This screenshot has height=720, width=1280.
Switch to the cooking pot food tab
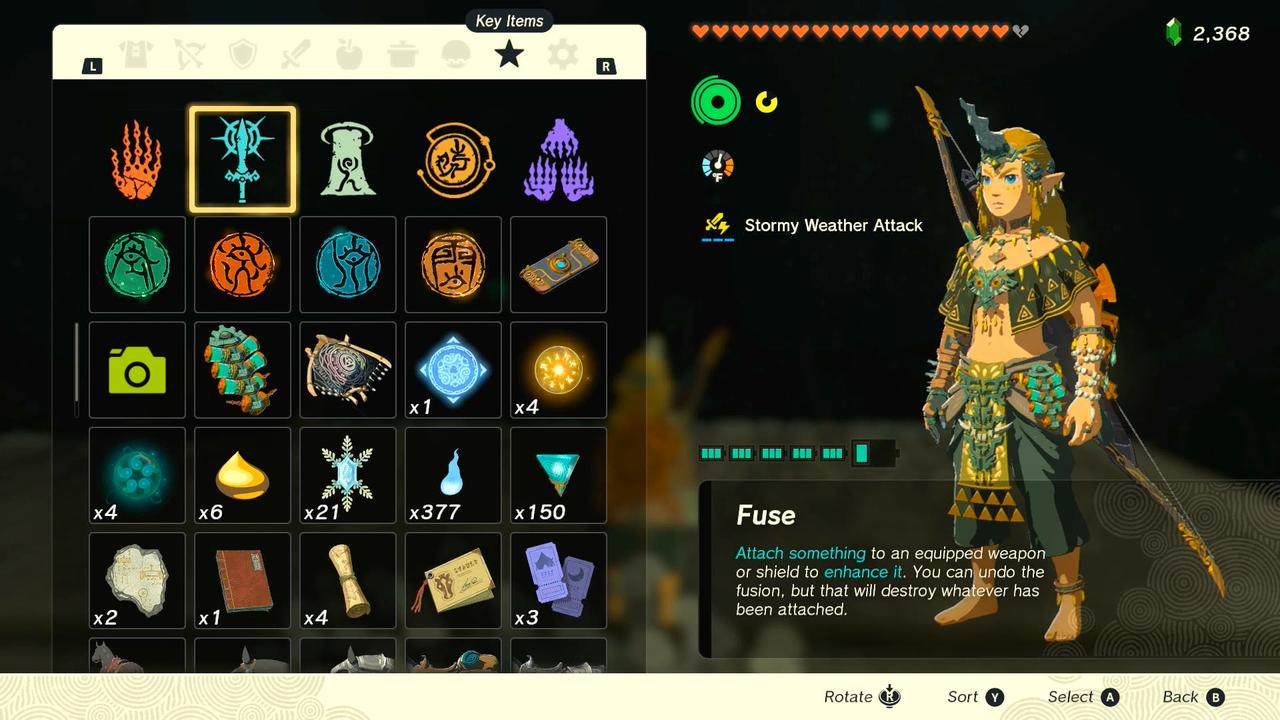pyautogui.click(x=402, y=54)
